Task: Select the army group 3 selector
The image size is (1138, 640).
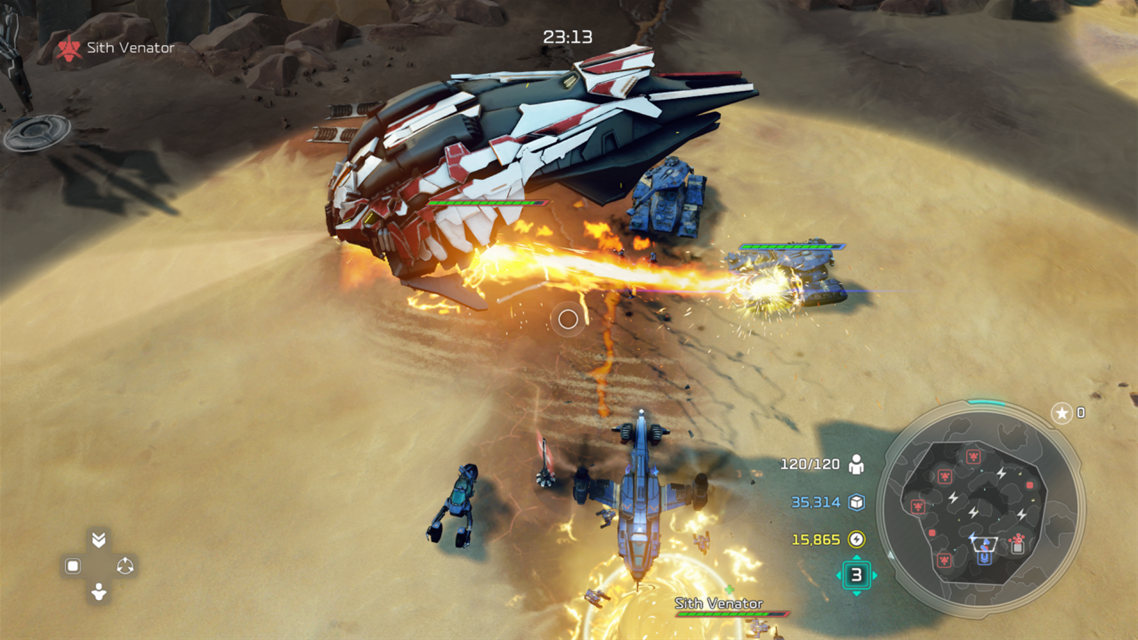Action: pyautogui.click(x=856, y=575)
